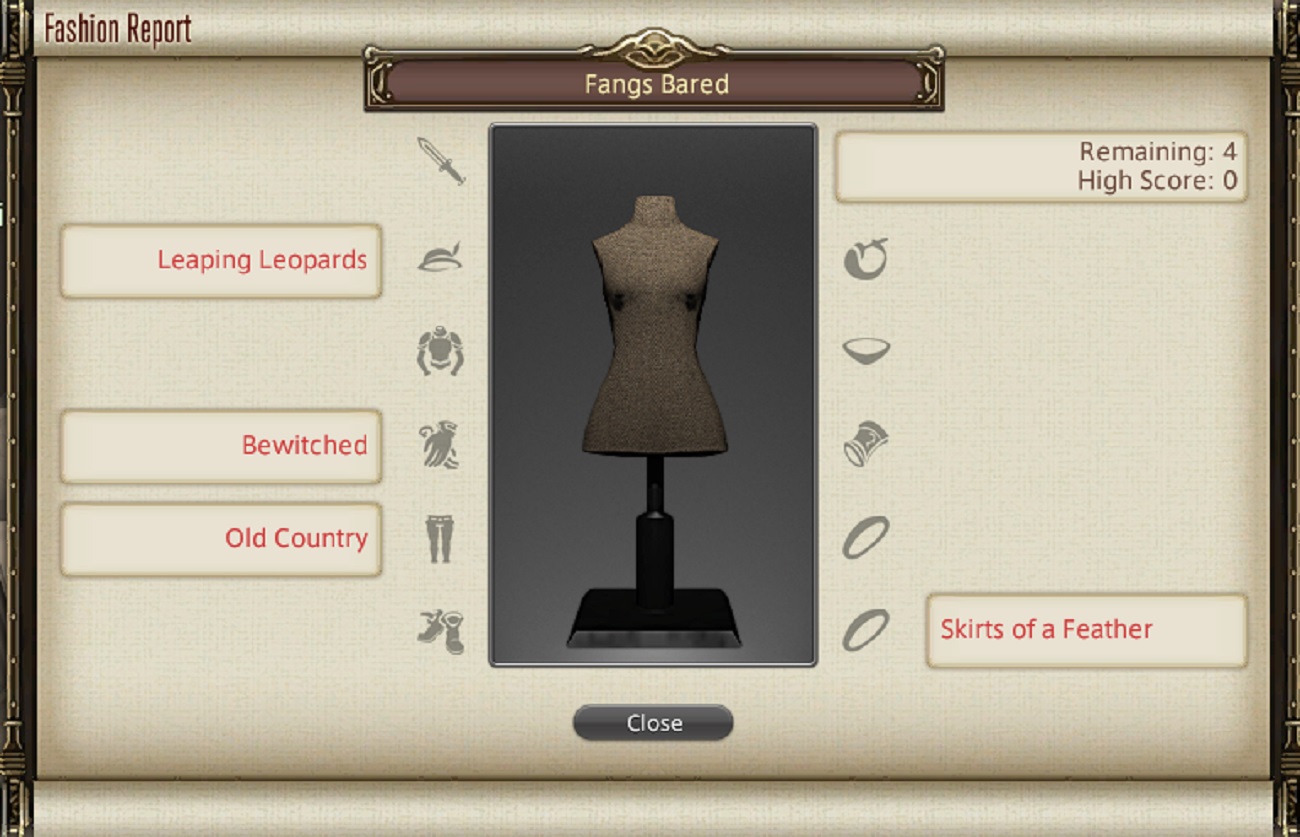Image resolution: width=1300 pixels, height=837 pixels.
Task: Click the Fangs Bared theme banner
Action: coord(654,85)
